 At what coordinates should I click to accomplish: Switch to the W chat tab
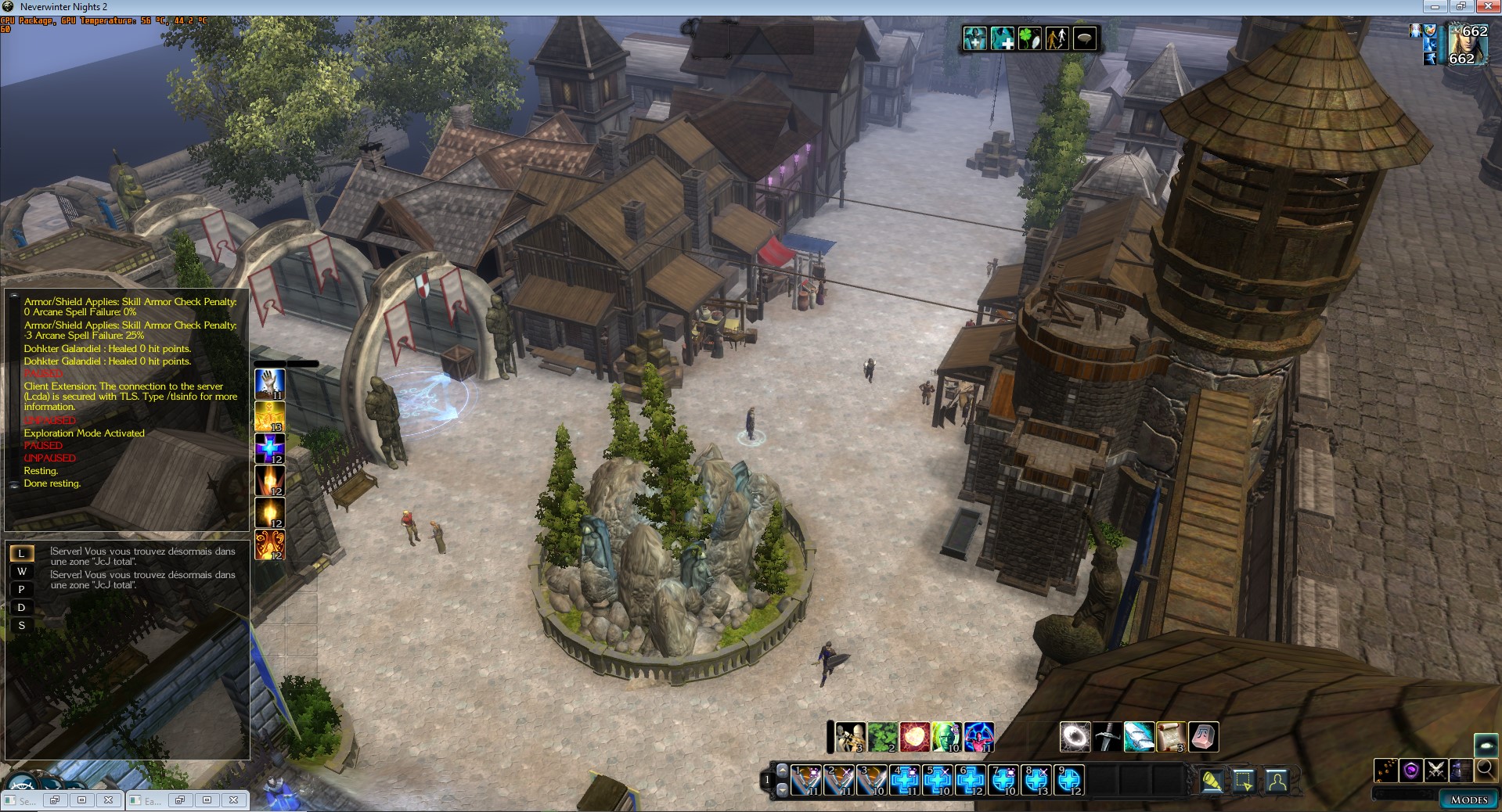pos(22,572)
